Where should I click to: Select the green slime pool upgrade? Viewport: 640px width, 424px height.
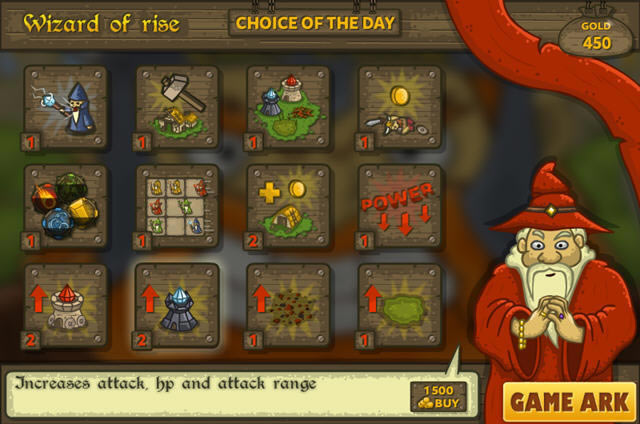[x=400, y=304]
